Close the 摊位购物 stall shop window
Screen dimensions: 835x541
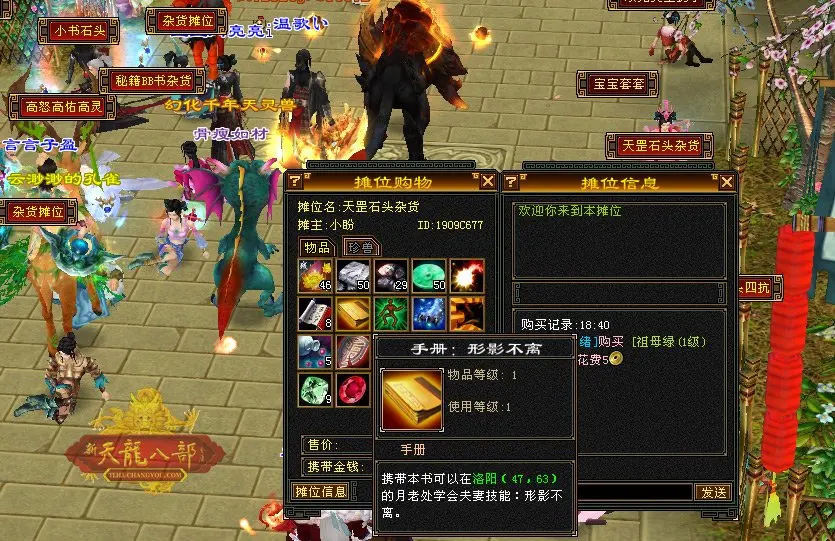pos(487,181)
